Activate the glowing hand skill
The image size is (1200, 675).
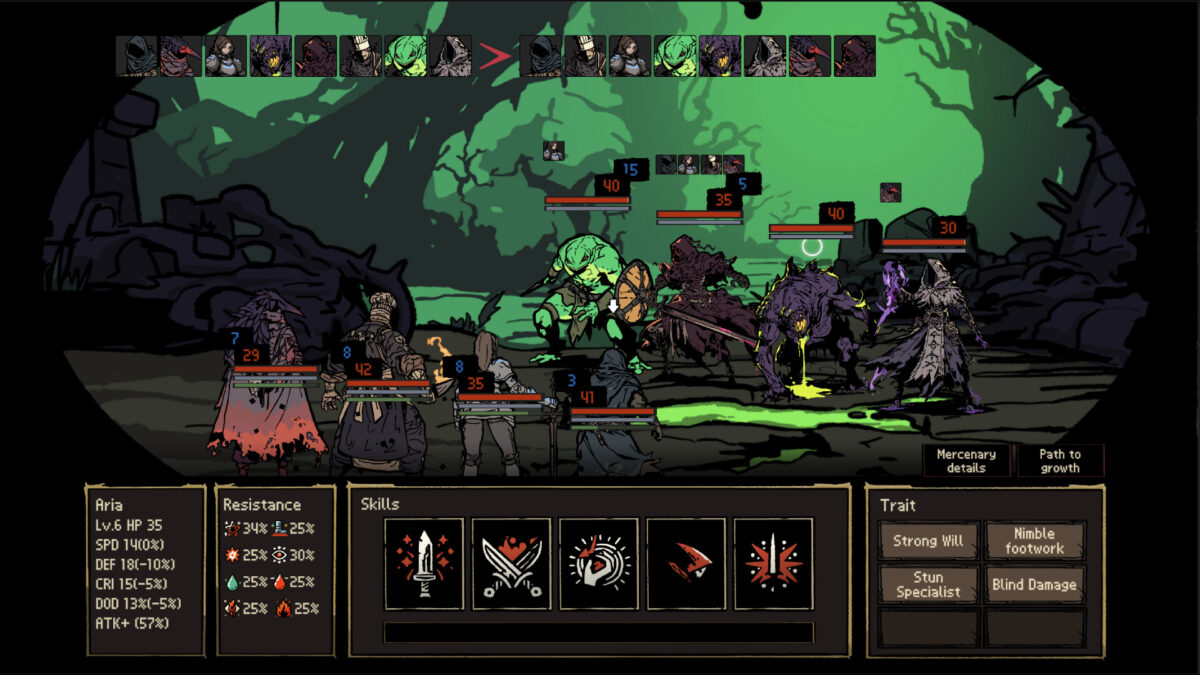coord(598,563)
